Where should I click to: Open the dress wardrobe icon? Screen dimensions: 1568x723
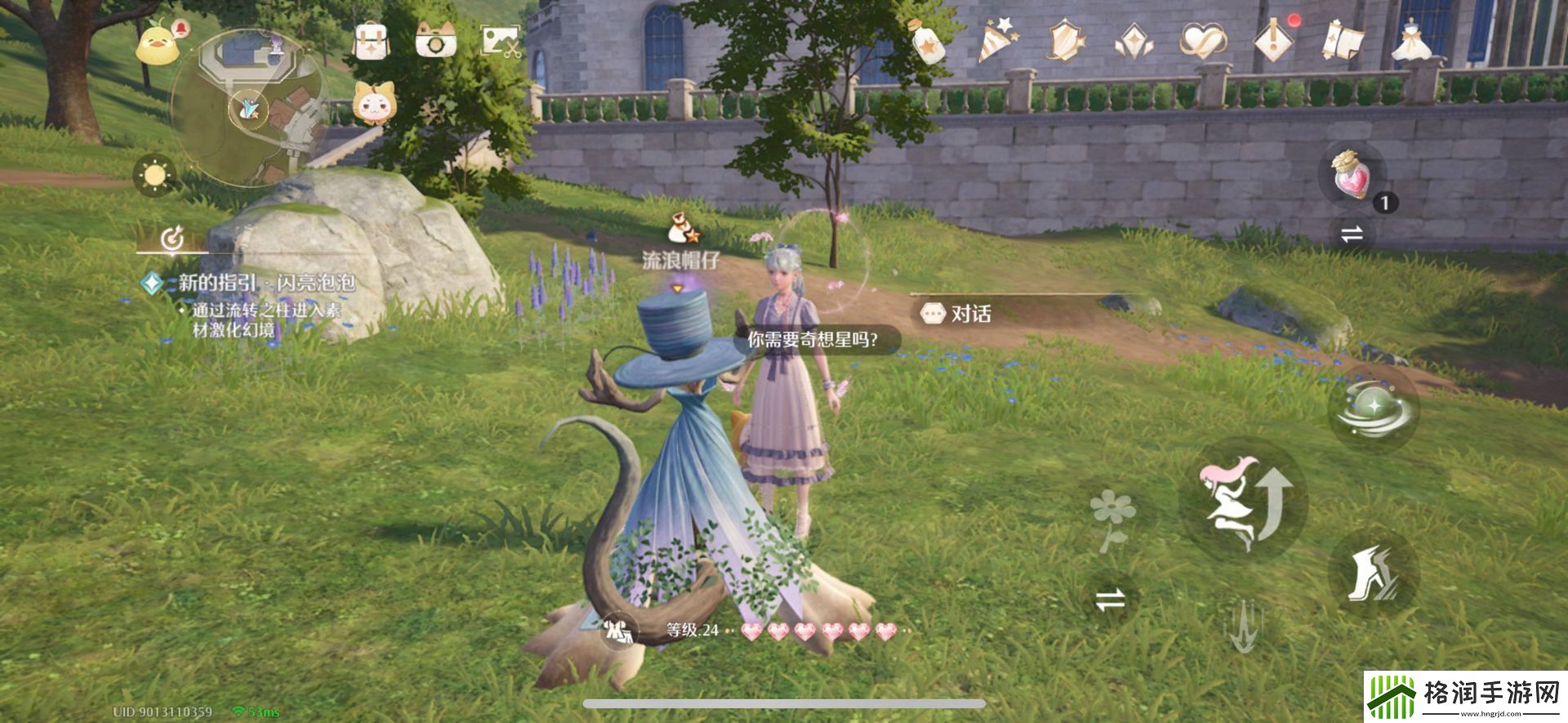(x=1411, y=41)
